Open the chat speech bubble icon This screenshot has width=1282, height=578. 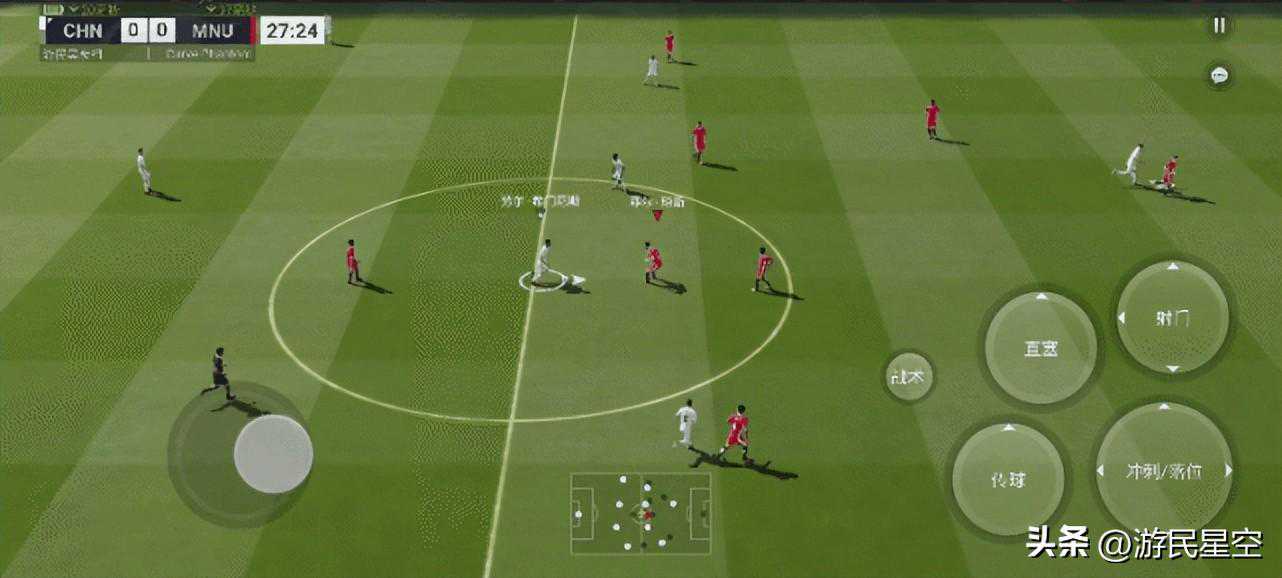tap(1219, 75)
